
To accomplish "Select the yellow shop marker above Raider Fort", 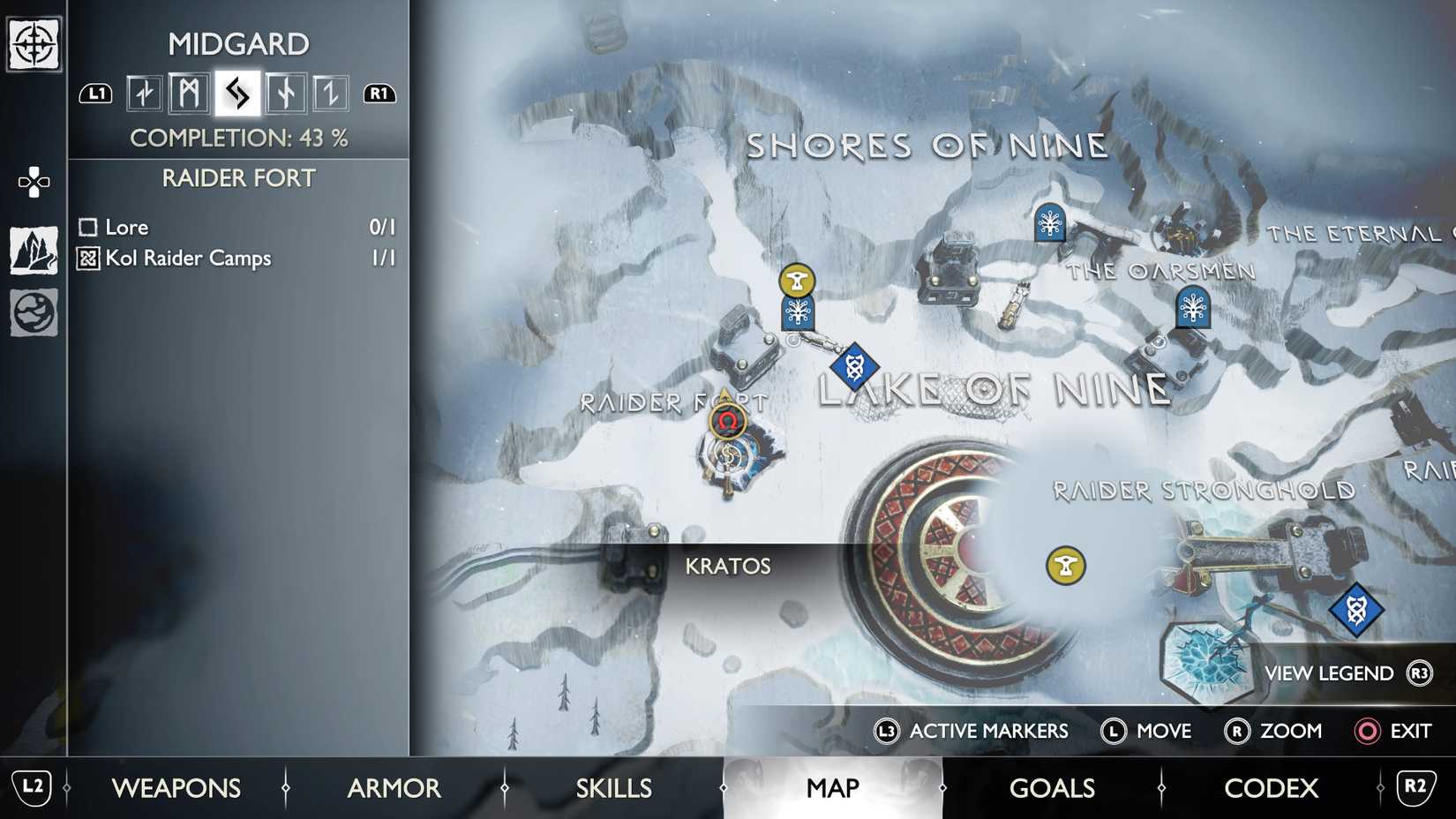I will point(797,279).
